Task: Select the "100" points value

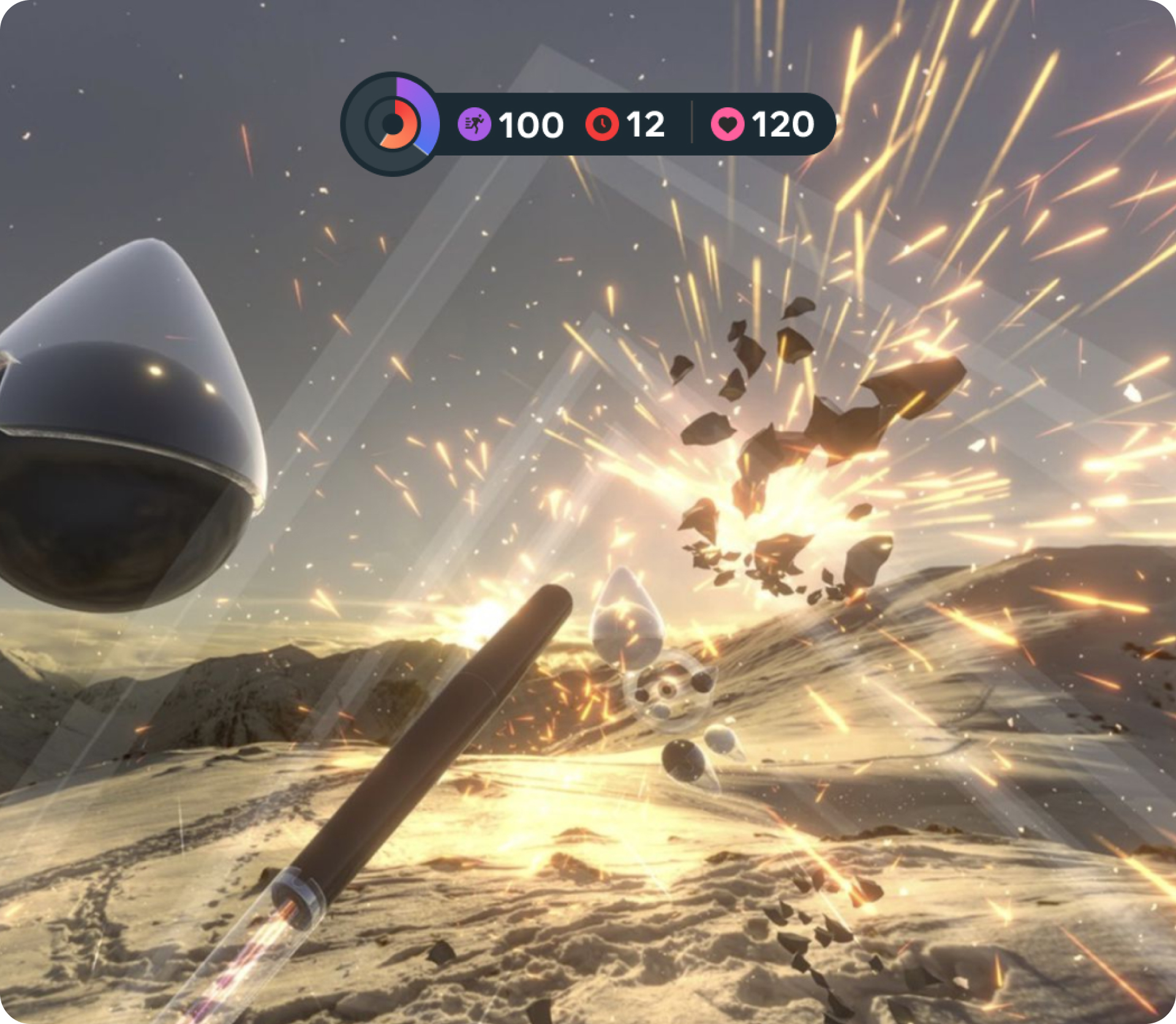Action: pos(530,124)
